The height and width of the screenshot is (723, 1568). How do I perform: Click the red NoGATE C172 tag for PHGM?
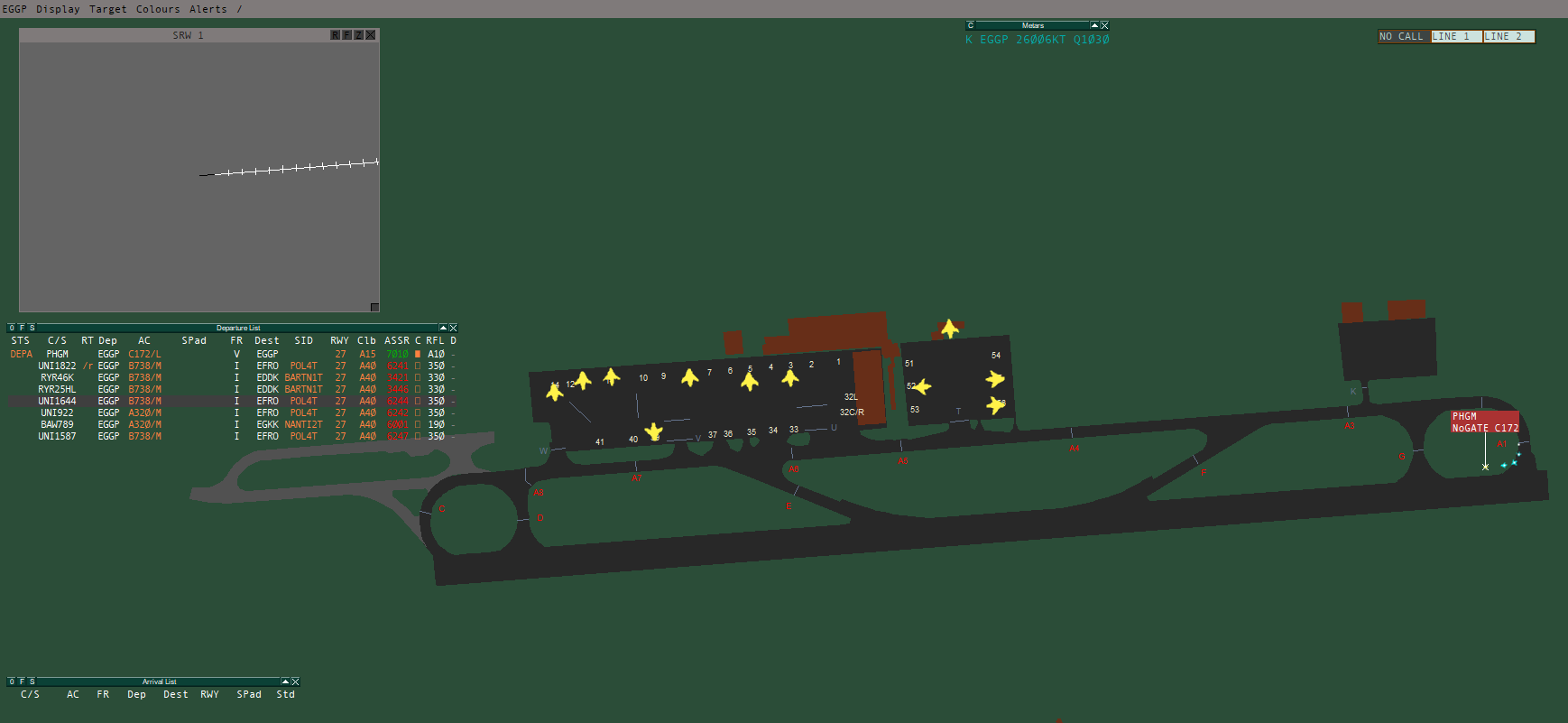tap(1484, 428)
